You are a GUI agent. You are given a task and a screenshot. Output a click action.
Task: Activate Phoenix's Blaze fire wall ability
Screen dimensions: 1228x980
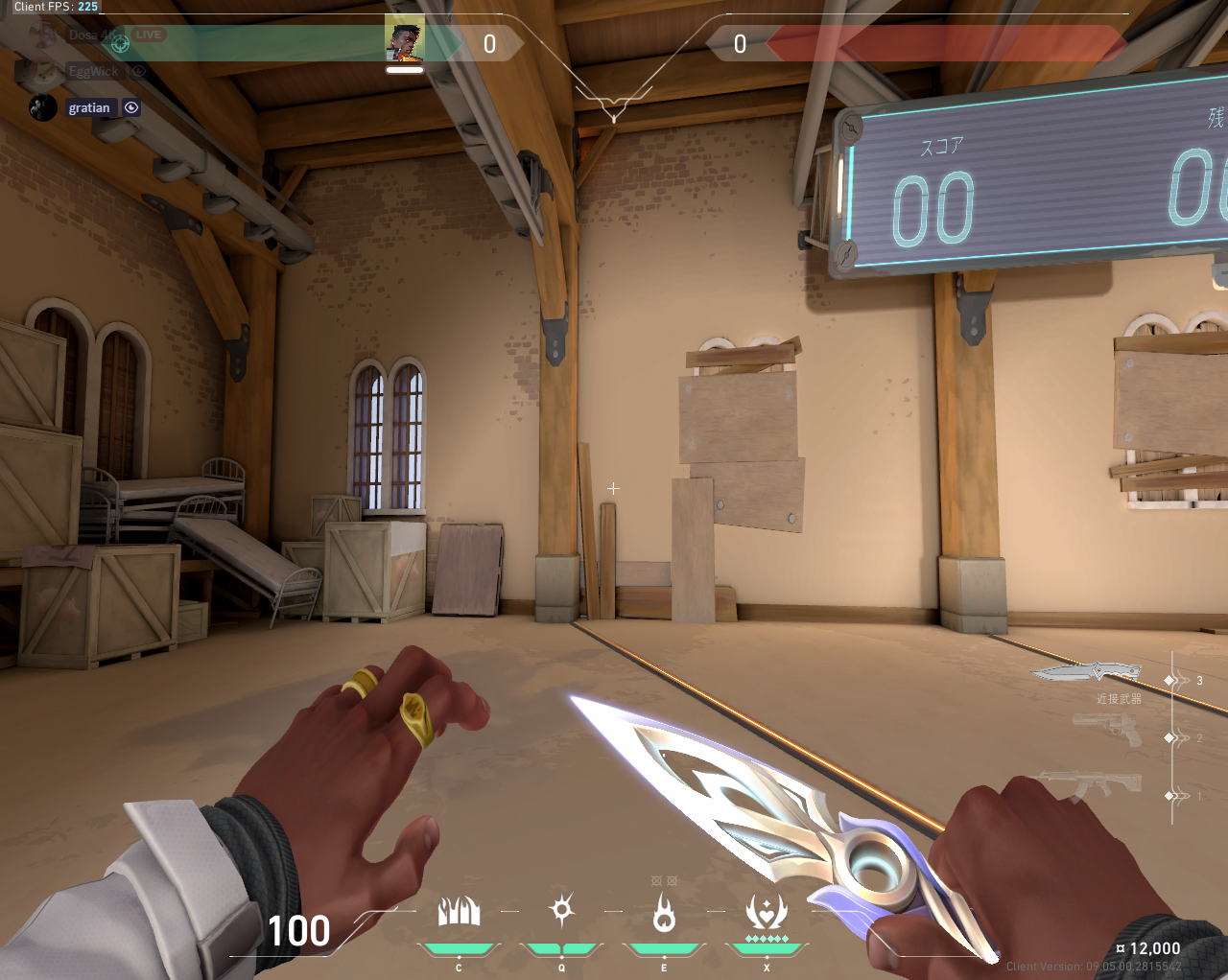pyautogui.click(x=459, y=912)
